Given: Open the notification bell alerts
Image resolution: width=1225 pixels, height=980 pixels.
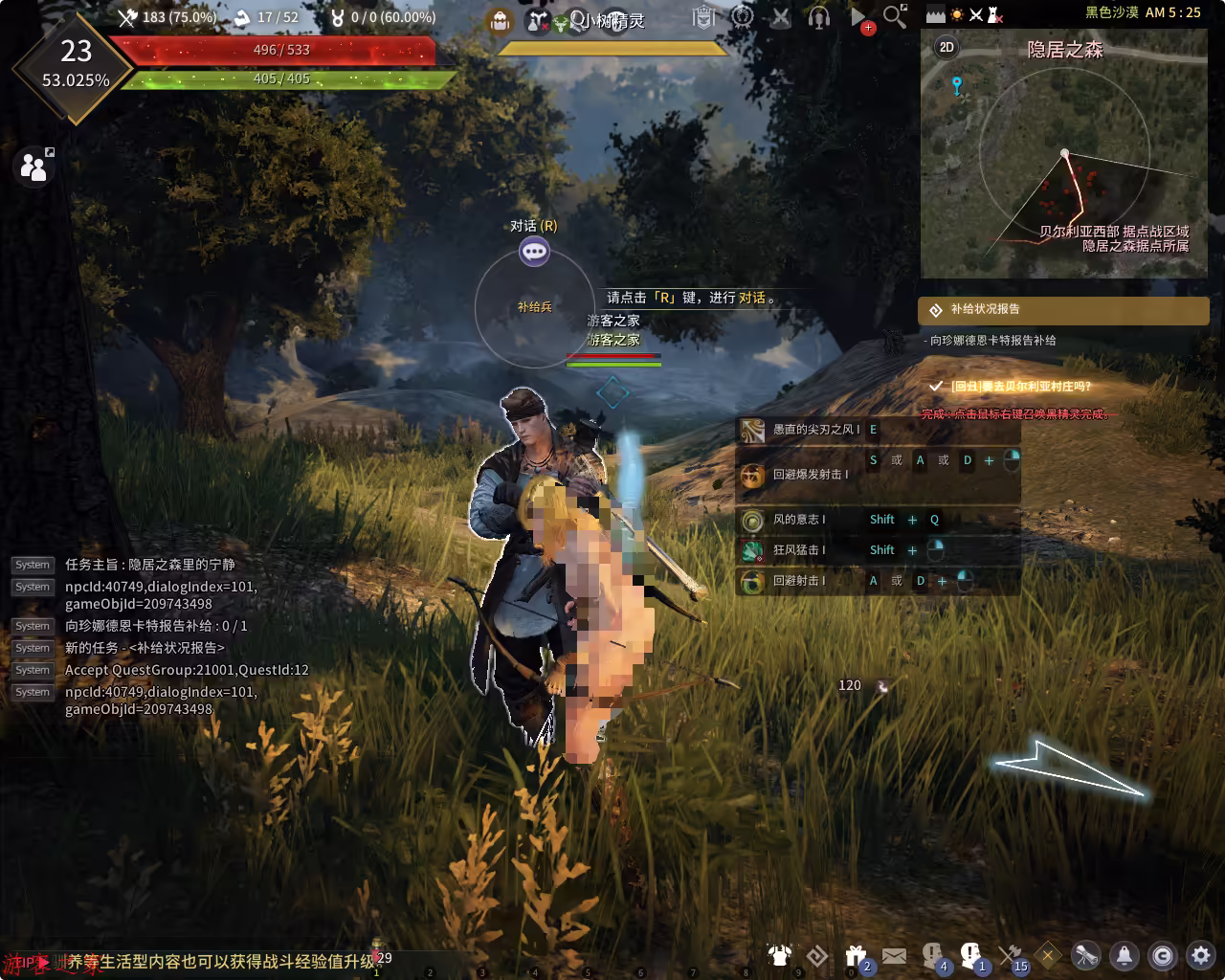Looking at the screenshot, I should 1125,954.
